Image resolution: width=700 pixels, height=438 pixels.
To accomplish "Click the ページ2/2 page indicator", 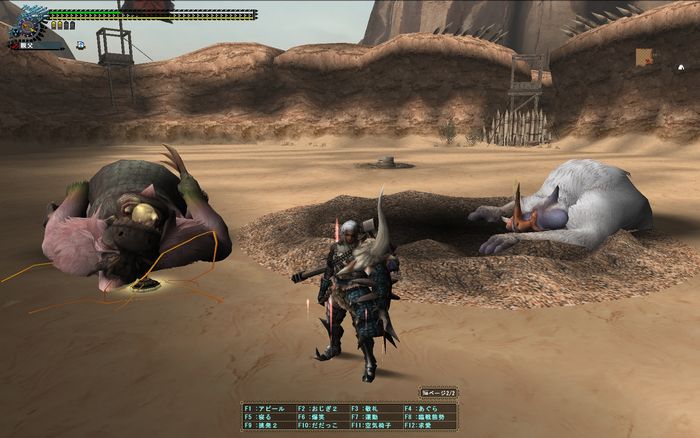I will 438,394.
